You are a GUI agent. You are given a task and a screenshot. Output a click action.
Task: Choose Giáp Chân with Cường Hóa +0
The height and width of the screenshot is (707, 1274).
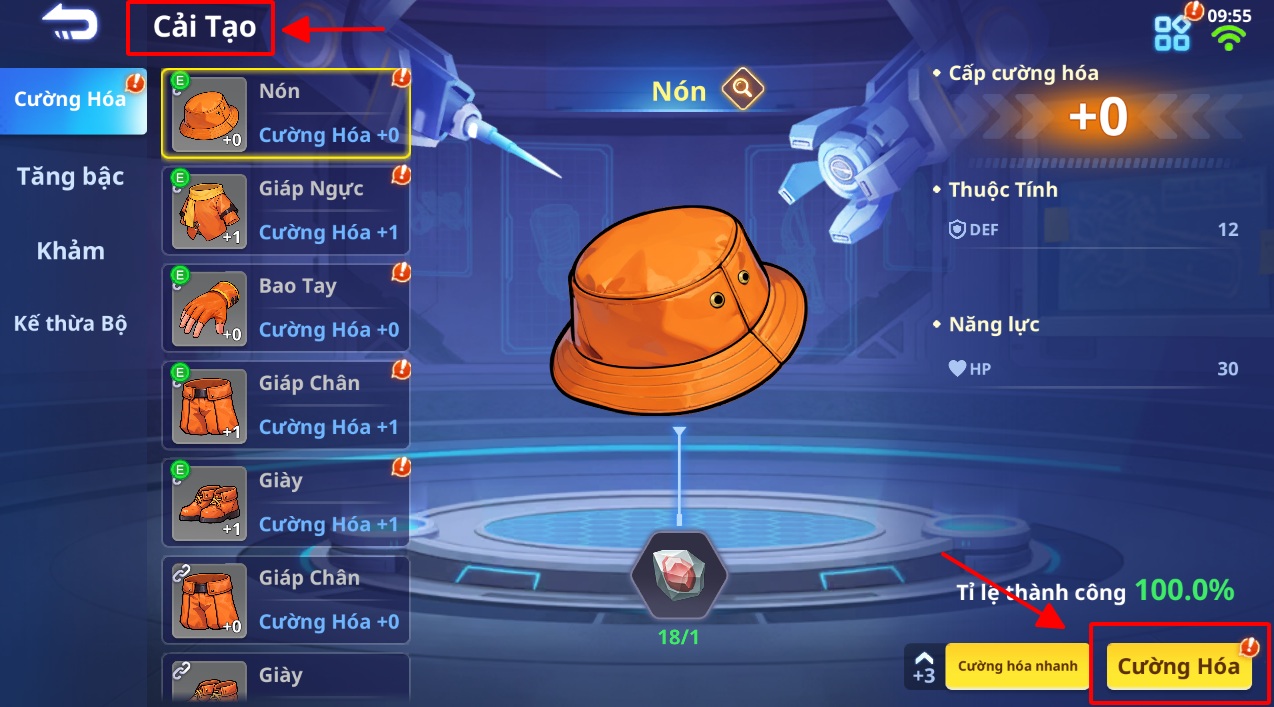click(x=286, y=600)
